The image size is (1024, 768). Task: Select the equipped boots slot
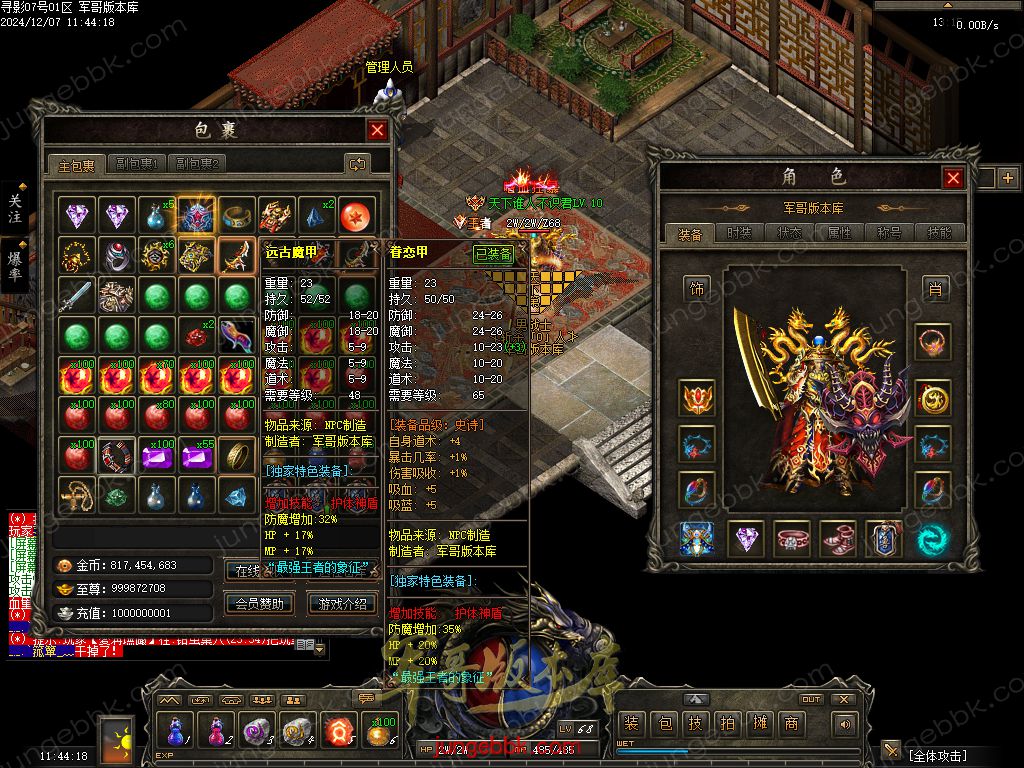point(836,539)
